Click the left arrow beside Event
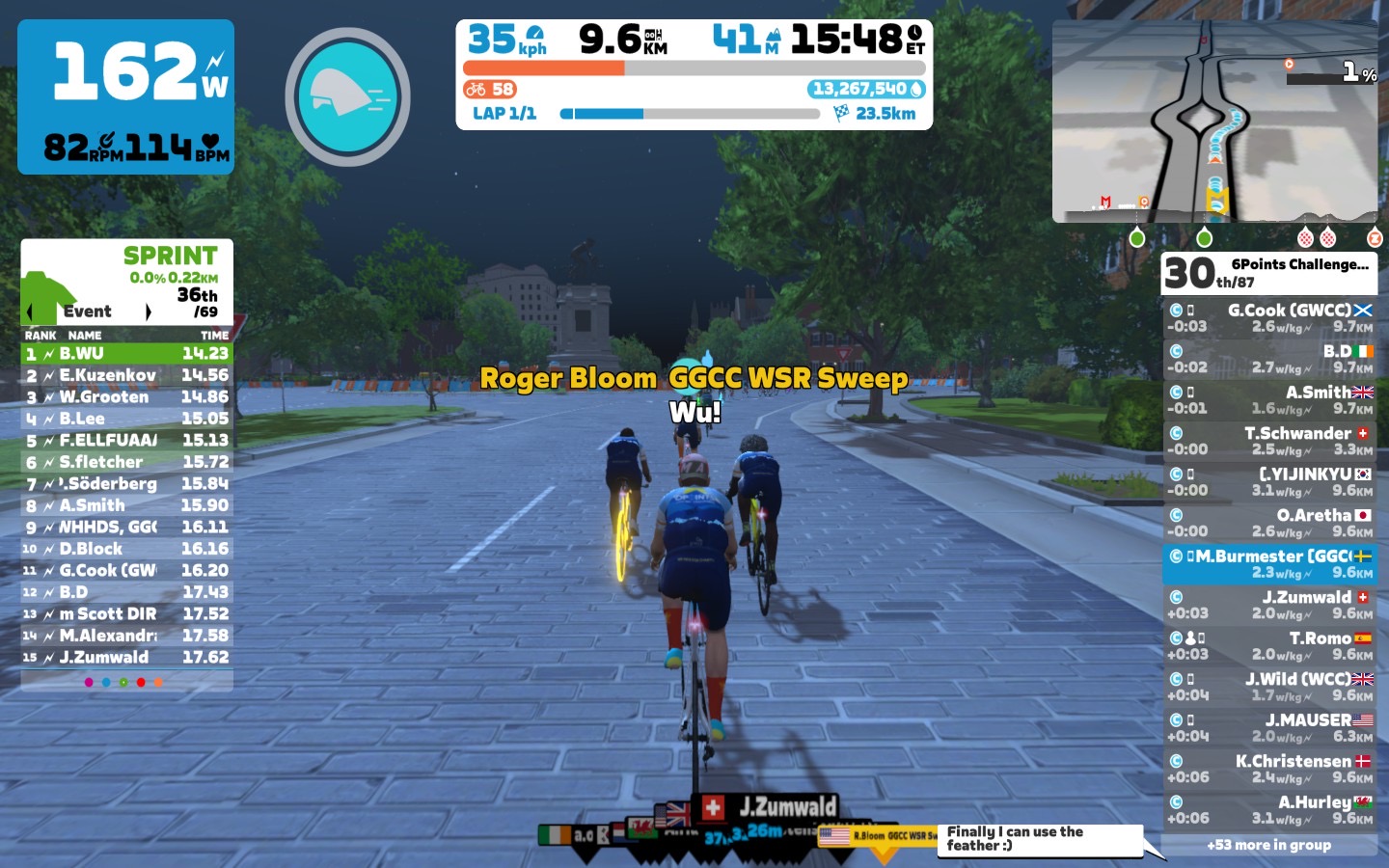 [30, 312]
